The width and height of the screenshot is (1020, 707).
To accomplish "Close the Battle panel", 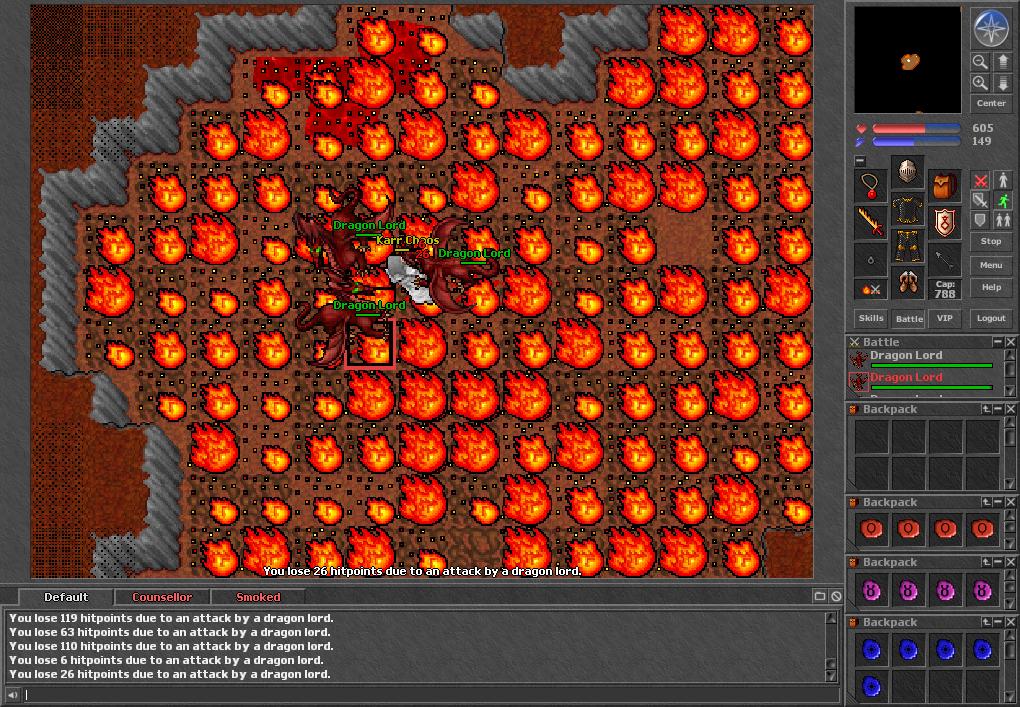I will click(1010, 342).
